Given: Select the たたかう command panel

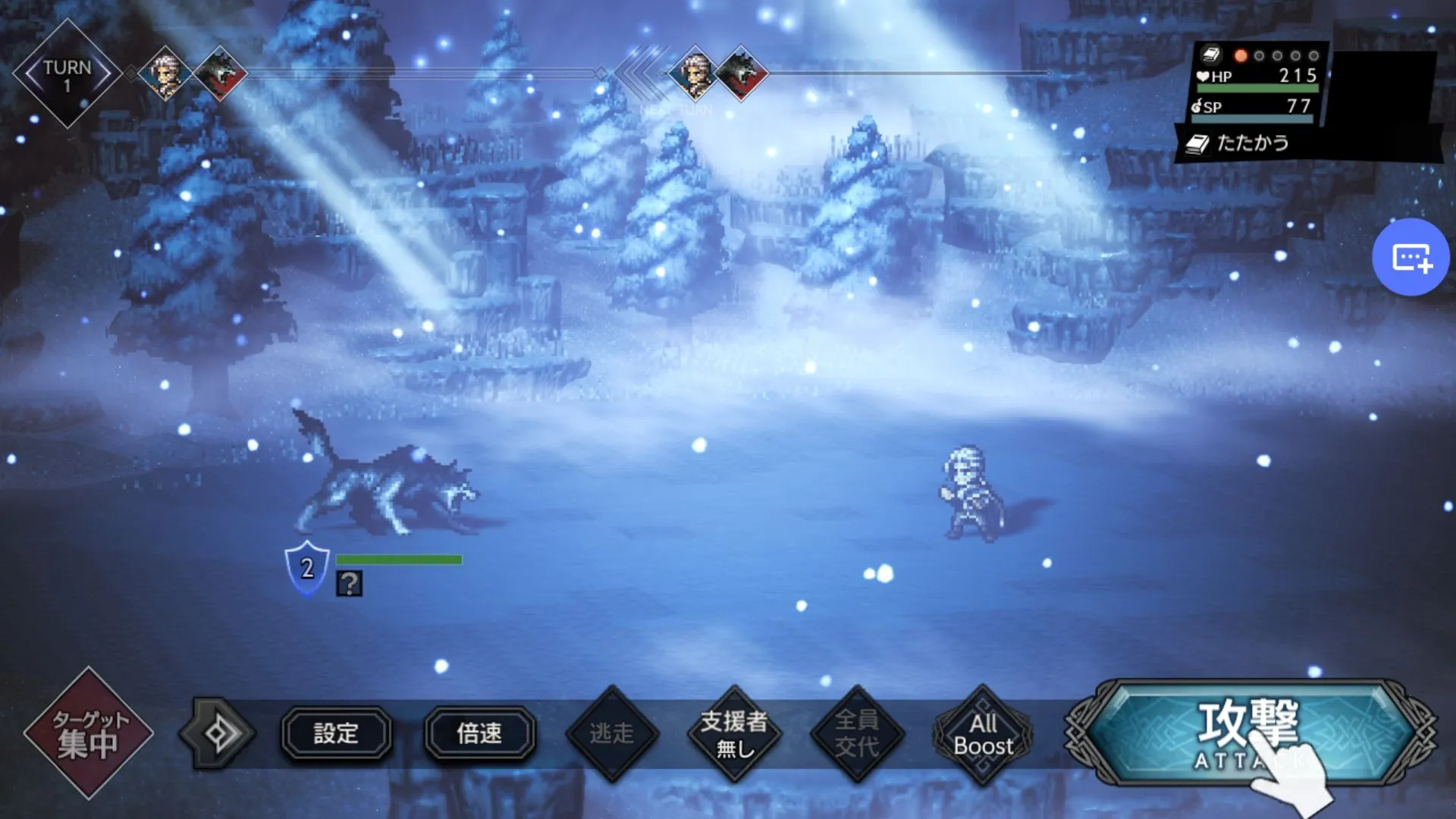Looking at the screenshot, I should pos(1253,143).
